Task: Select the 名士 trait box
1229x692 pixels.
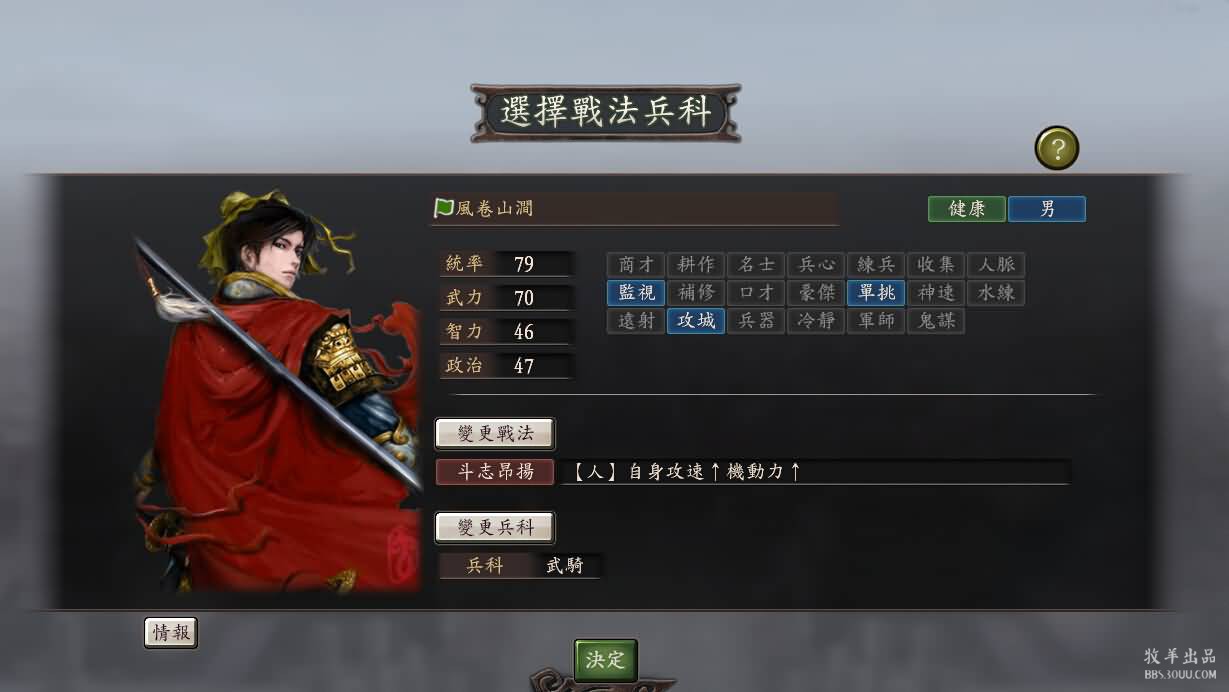Action: click(x=756, y=265)
